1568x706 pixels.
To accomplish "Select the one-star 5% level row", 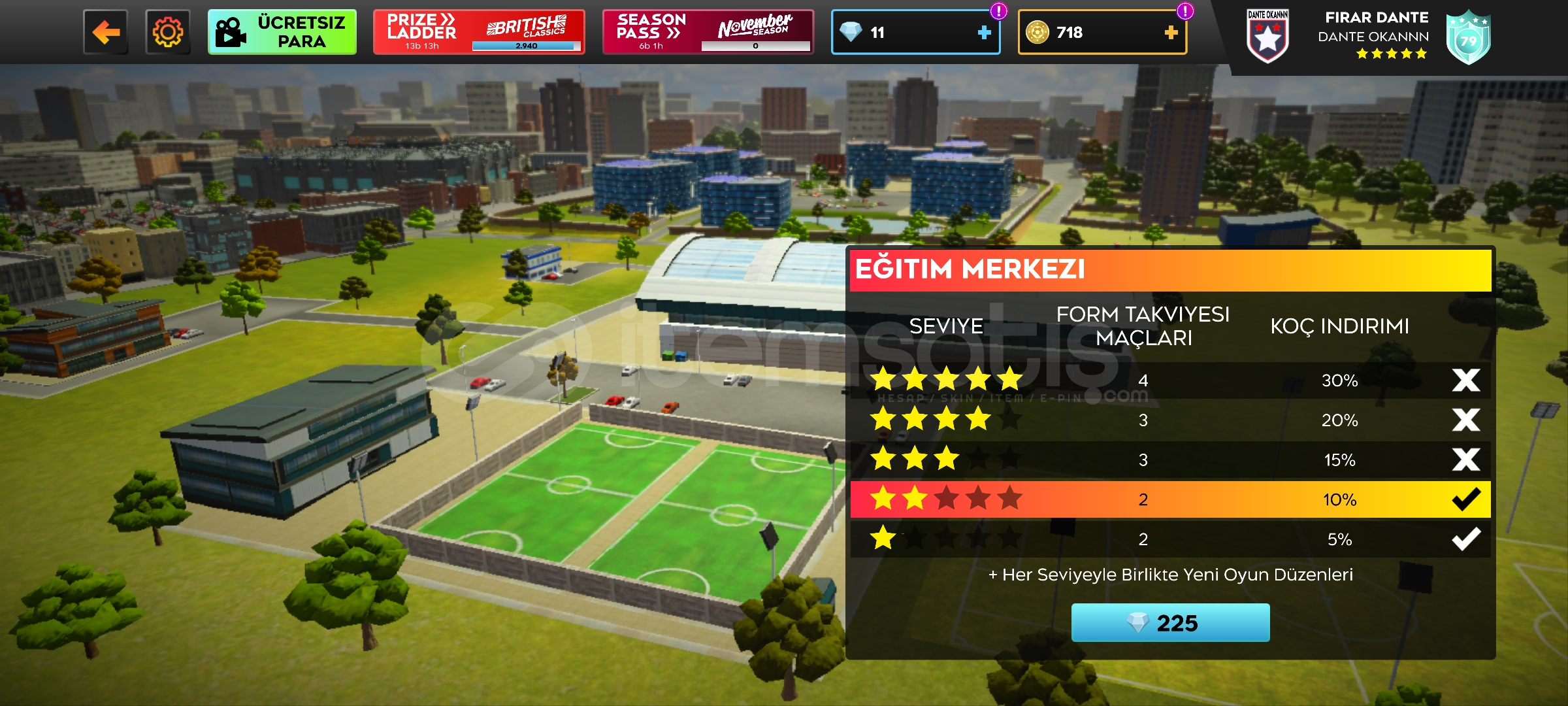I will click(1170, 539).
